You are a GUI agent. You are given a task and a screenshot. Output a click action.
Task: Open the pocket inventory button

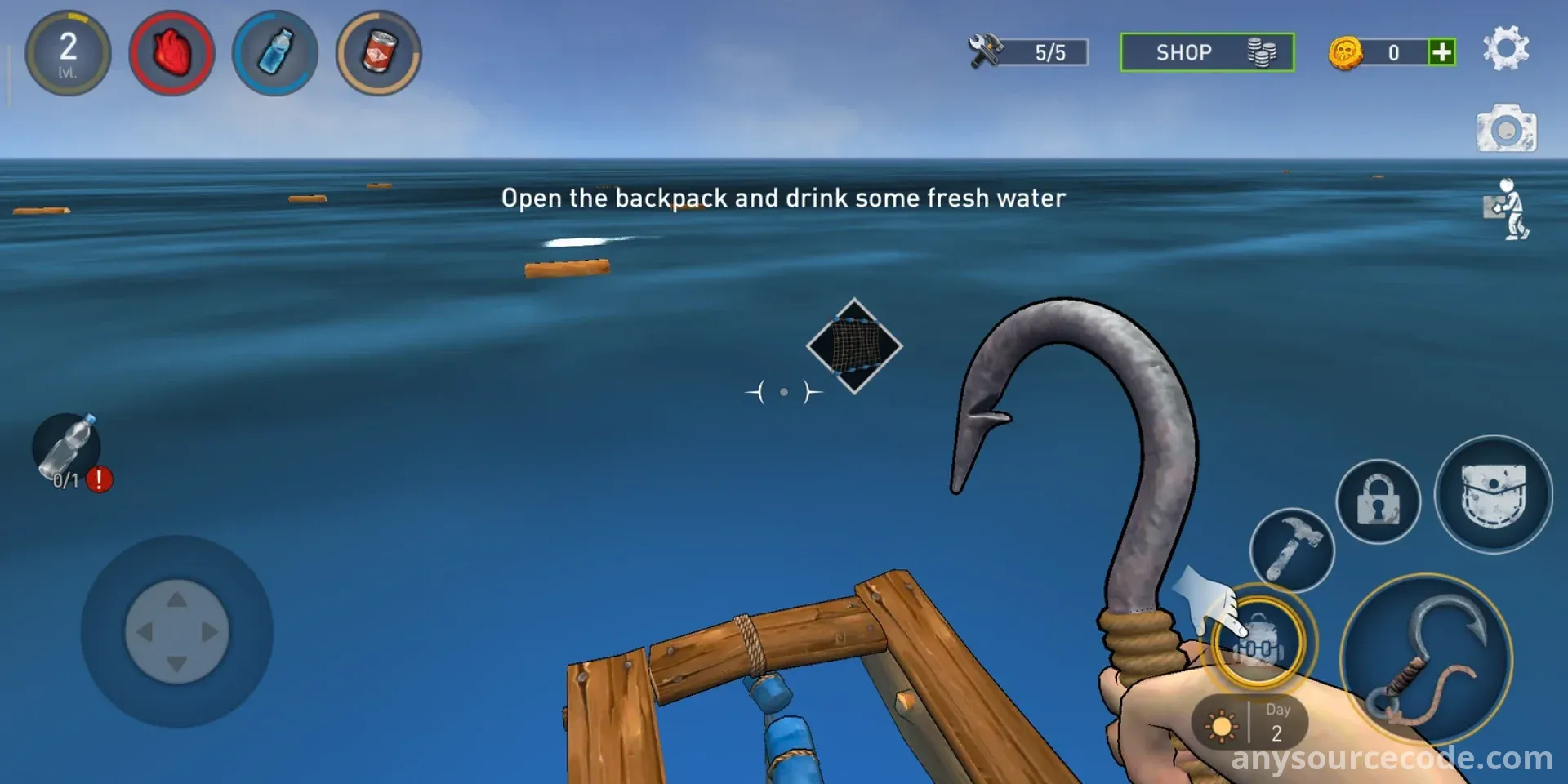coord(1493,495)
